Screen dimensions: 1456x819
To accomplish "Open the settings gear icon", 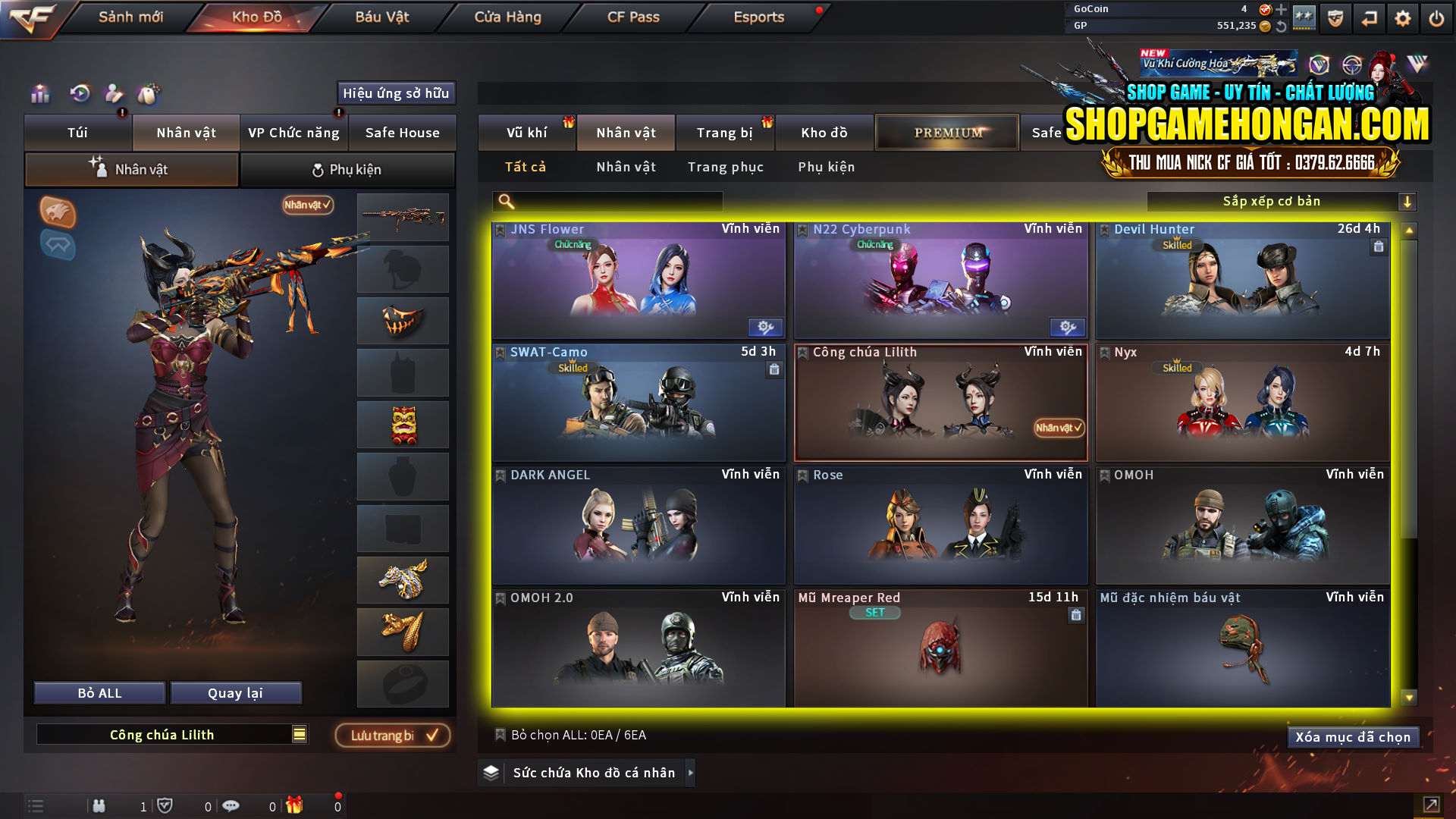I will pos(1403,17).
